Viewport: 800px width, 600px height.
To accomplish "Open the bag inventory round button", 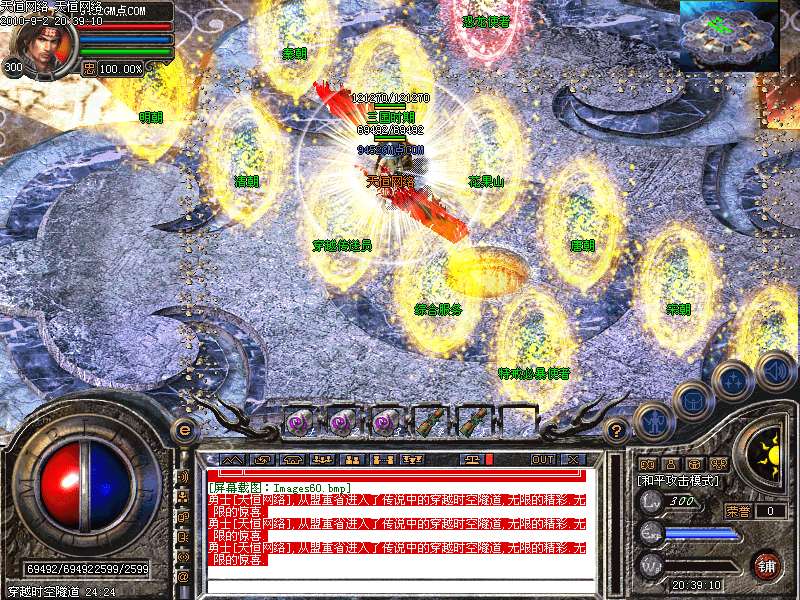I will tap(693, 402).
